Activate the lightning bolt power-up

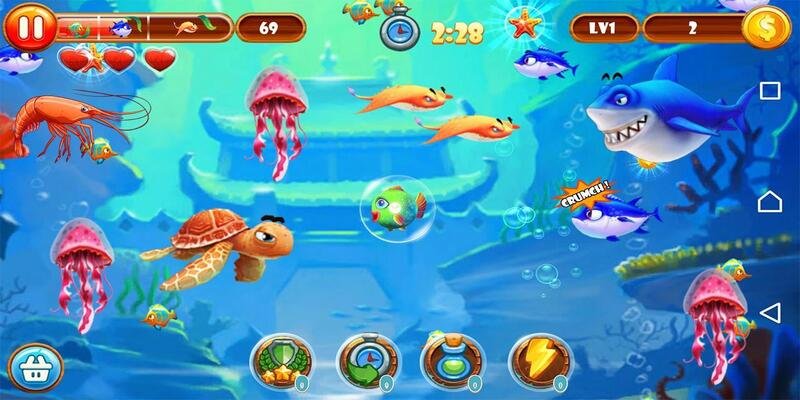click(541, 360)
